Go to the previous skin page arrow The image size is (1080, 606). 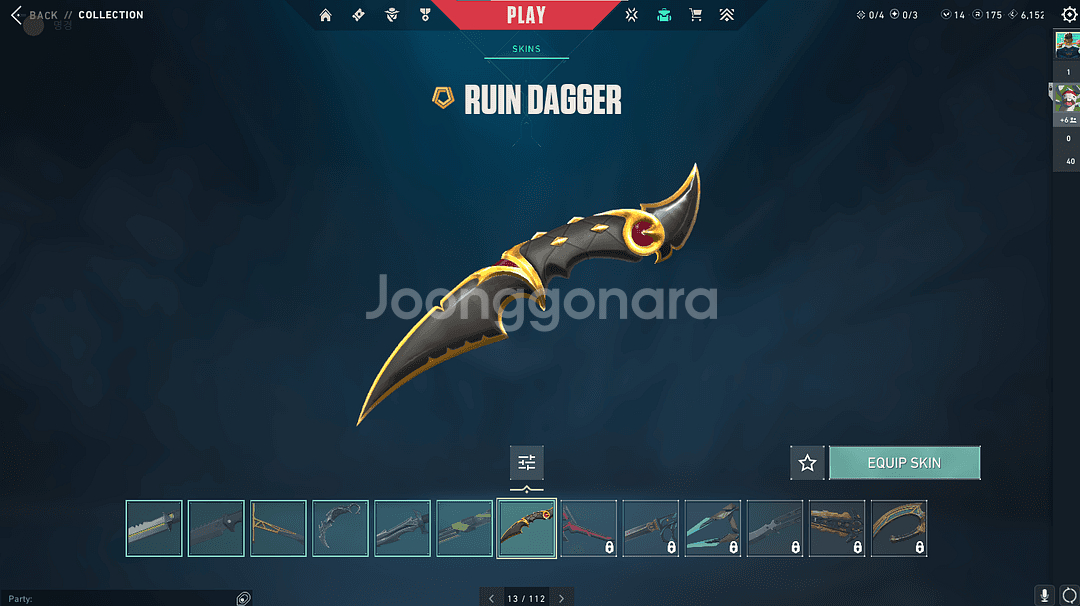[491, 598]
